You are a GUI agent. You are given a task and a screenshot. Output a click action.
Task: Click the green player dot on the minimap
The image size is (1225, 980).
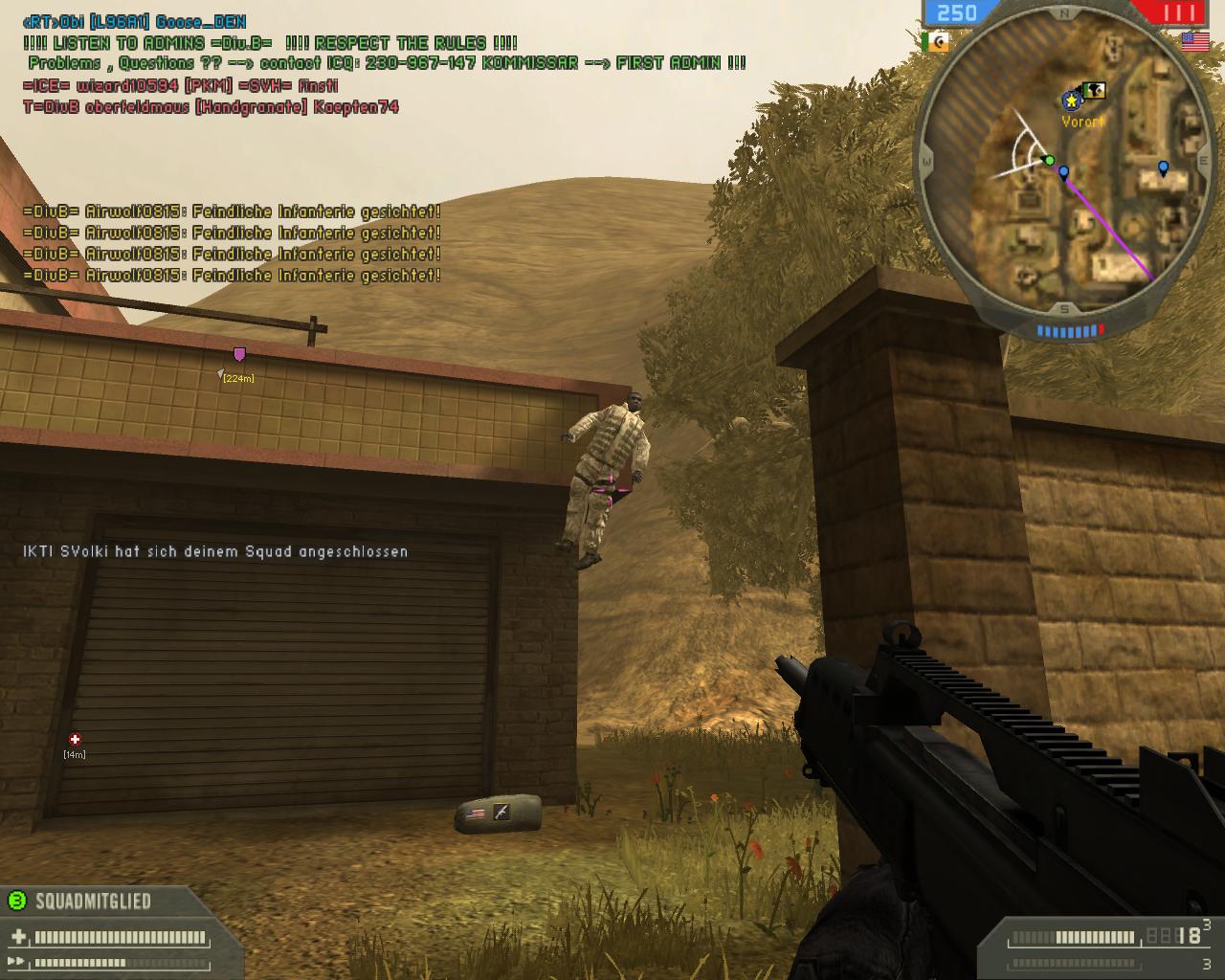click(x=1049, y=160)
